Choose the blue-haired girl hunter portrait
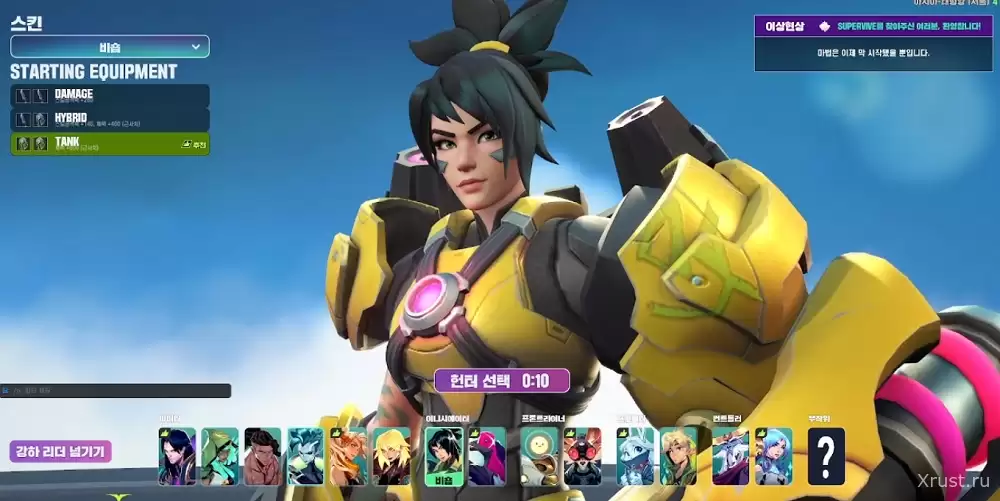 coord(773,456)
